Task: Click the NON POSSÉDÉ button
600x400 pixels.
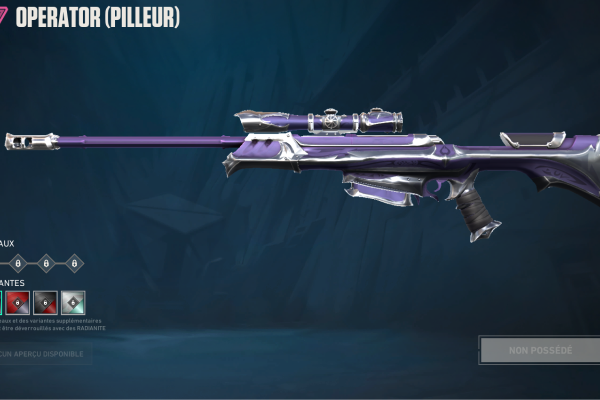Action: point(540,350)
